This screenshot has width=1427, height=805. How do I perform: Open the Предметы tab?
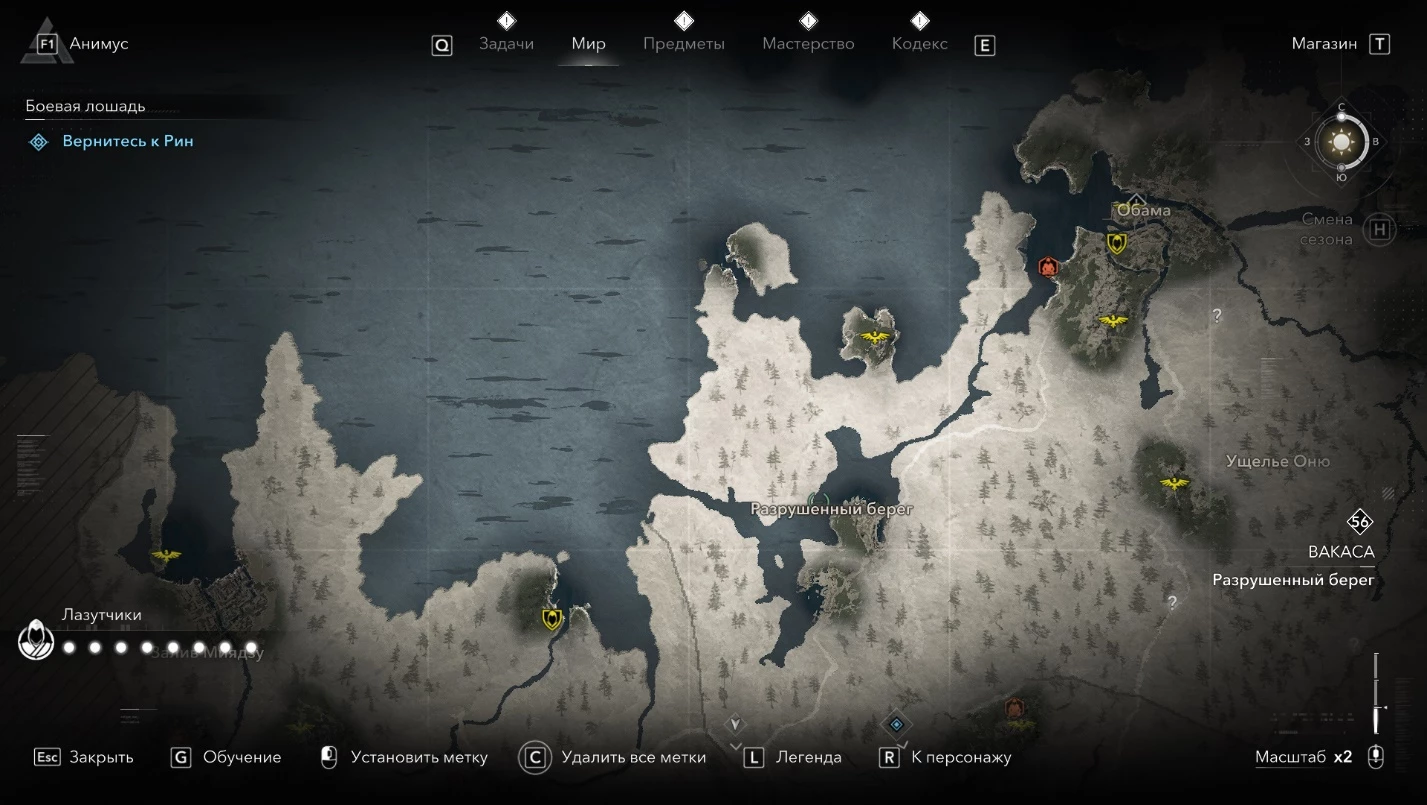684,44
